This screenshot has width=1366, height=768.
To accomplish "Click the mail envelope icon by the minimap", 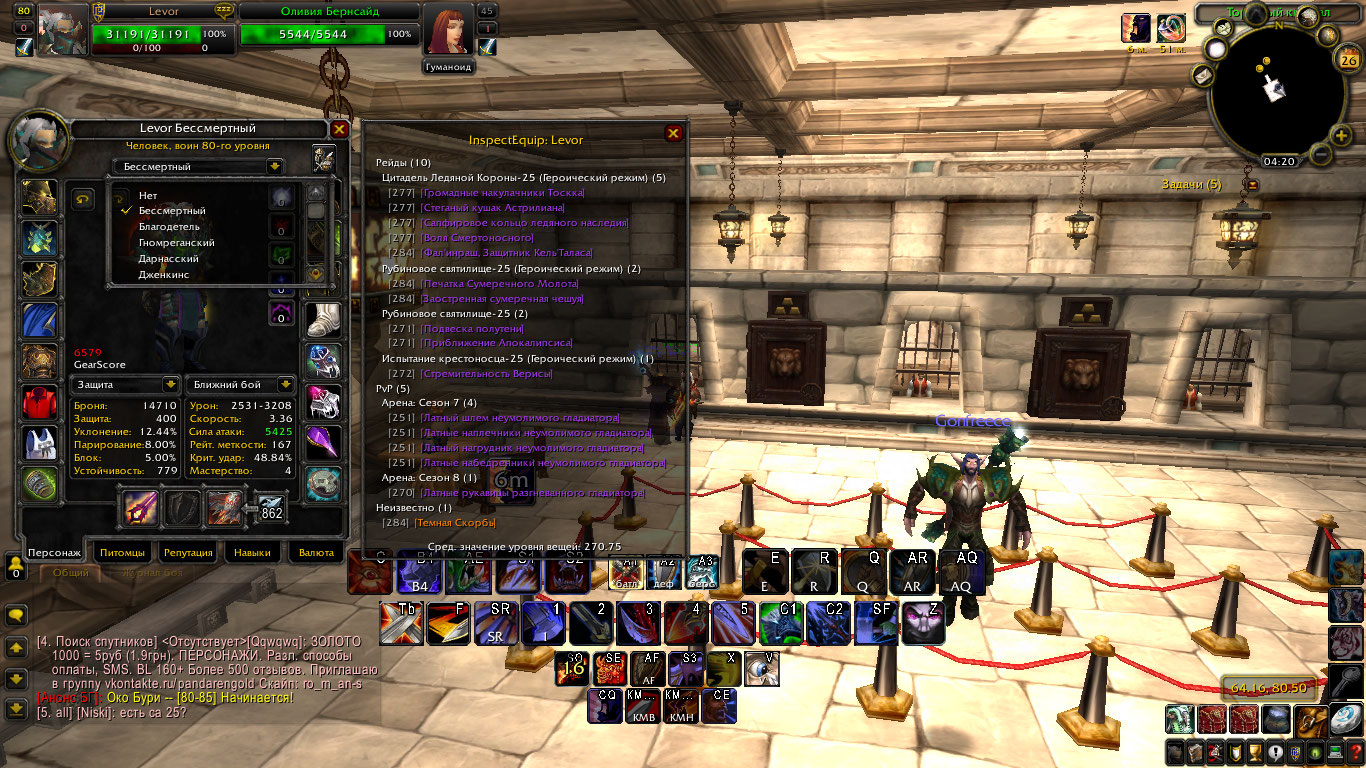I will (x=1203, y=76).
